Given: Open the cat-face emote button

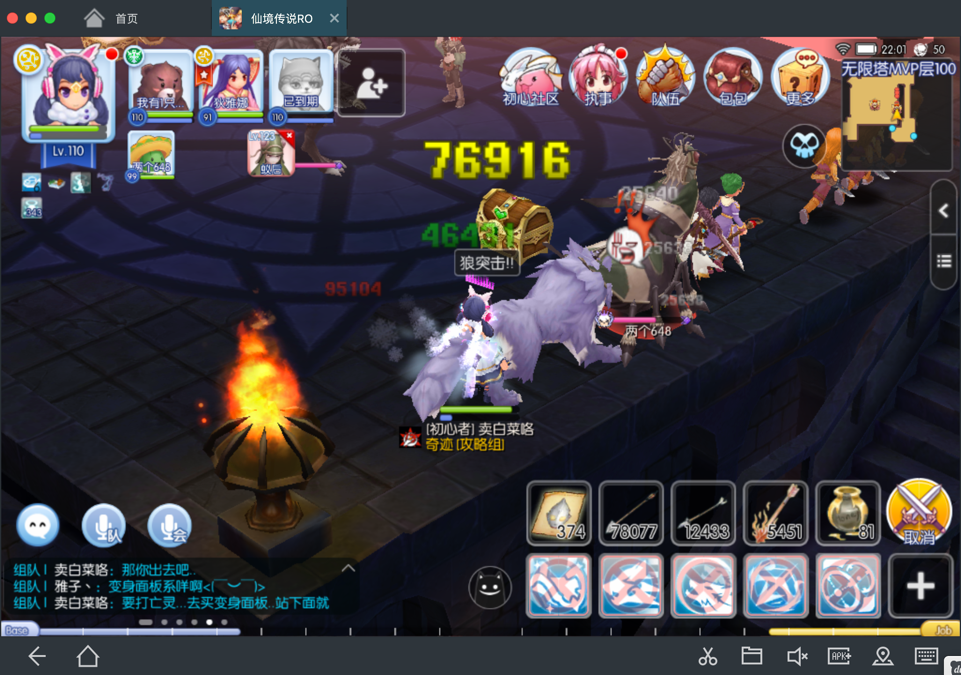Looking at the screenshot, I should pos(489,589).
